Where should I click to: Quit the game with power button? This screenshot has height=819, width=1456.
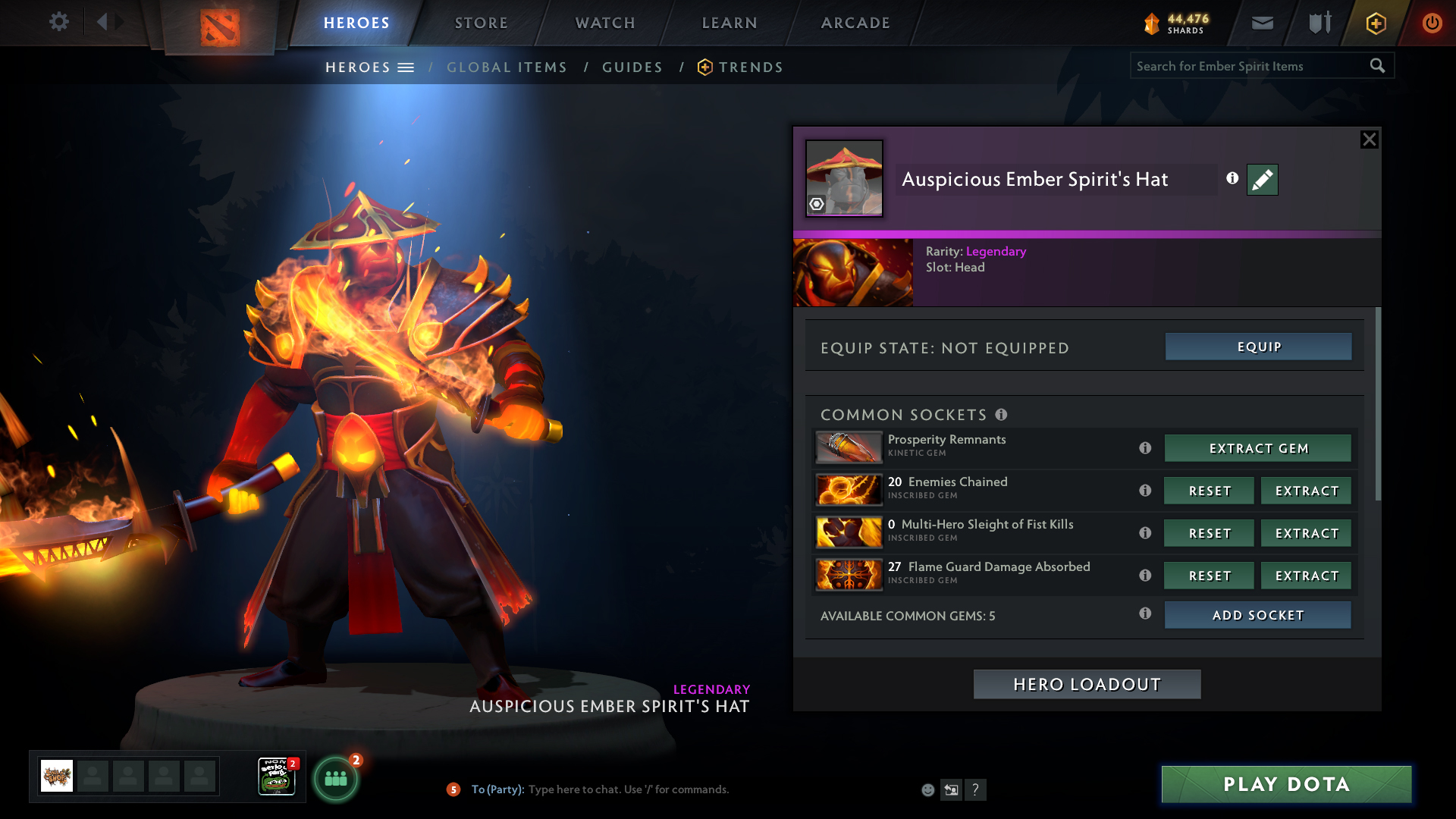click(x=1432, y=23)
